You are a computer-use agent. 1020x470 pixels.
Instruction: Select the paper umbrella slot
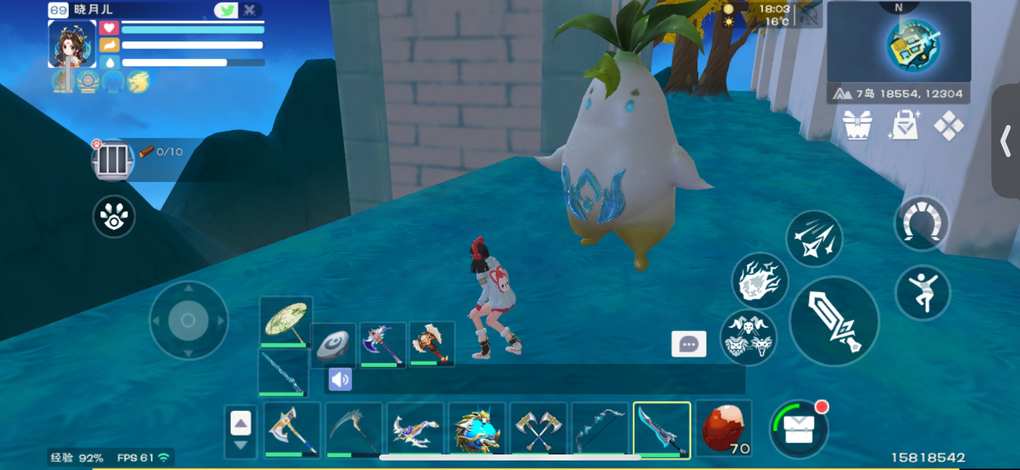tap(285, 322)
